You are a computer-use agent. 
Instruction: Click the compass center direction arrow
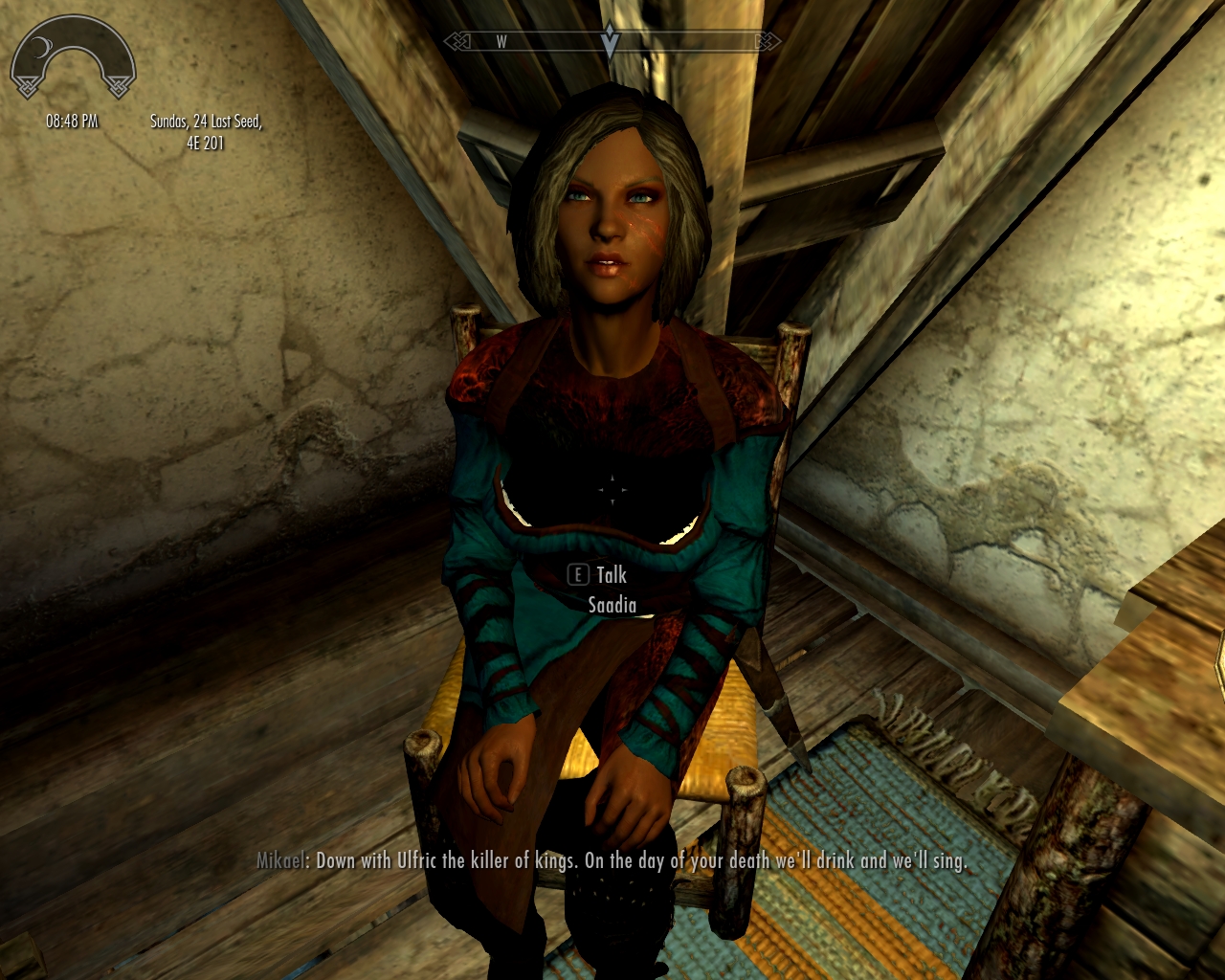[610, 41]
